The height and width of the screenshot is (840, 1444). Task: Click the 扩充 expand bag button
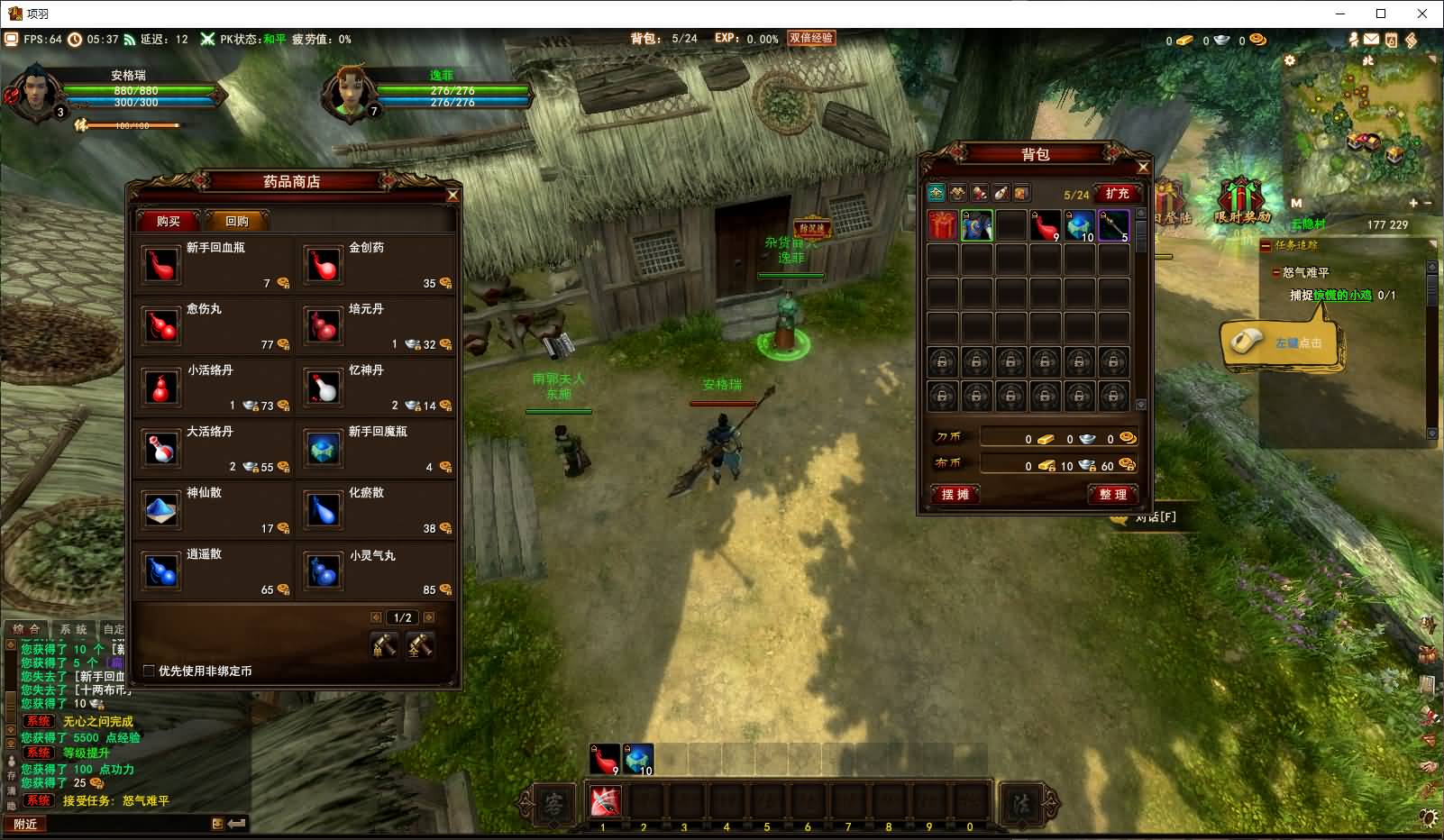coord(1117,194)
